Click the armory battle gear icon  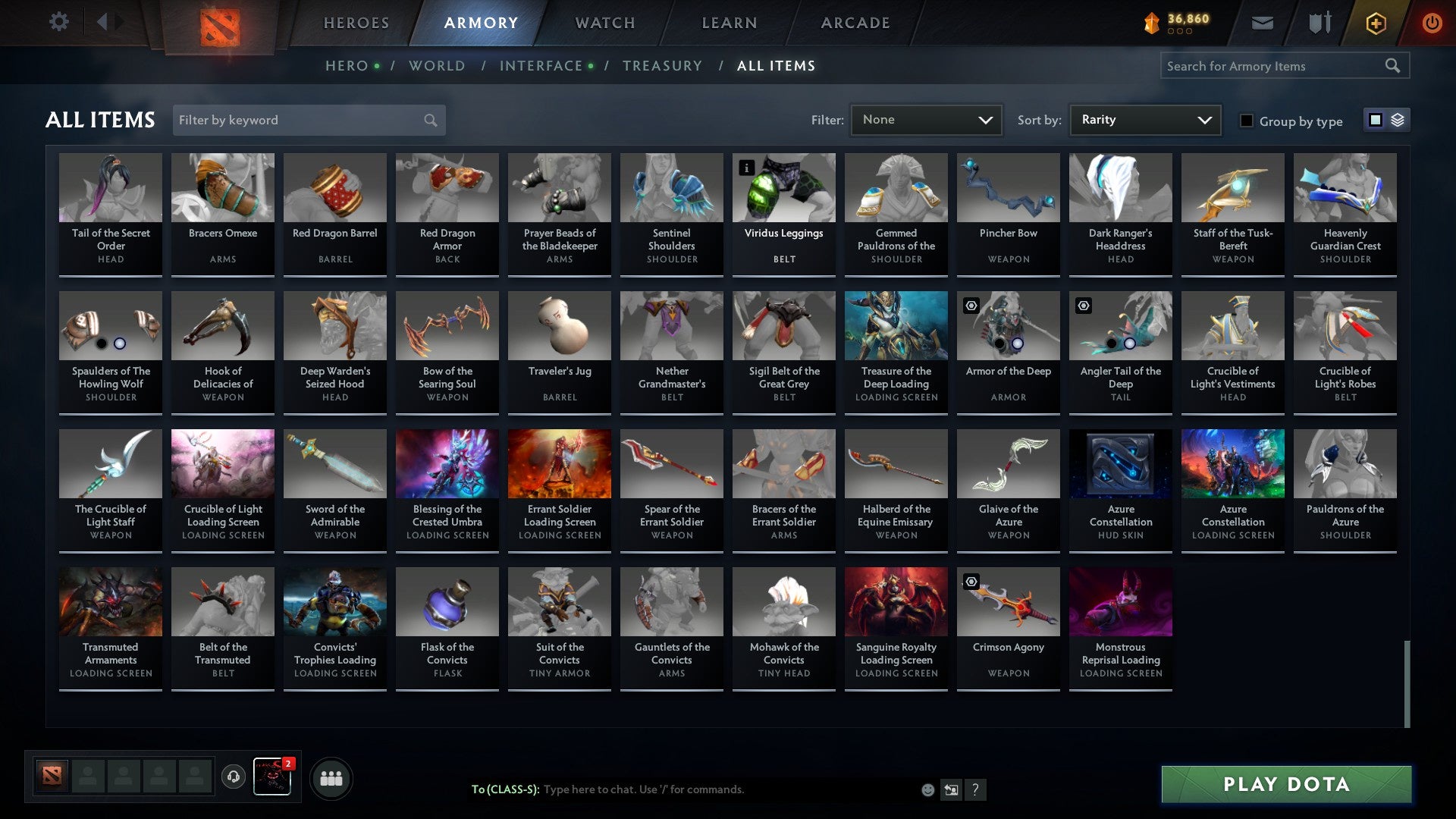pos(1319,23)
